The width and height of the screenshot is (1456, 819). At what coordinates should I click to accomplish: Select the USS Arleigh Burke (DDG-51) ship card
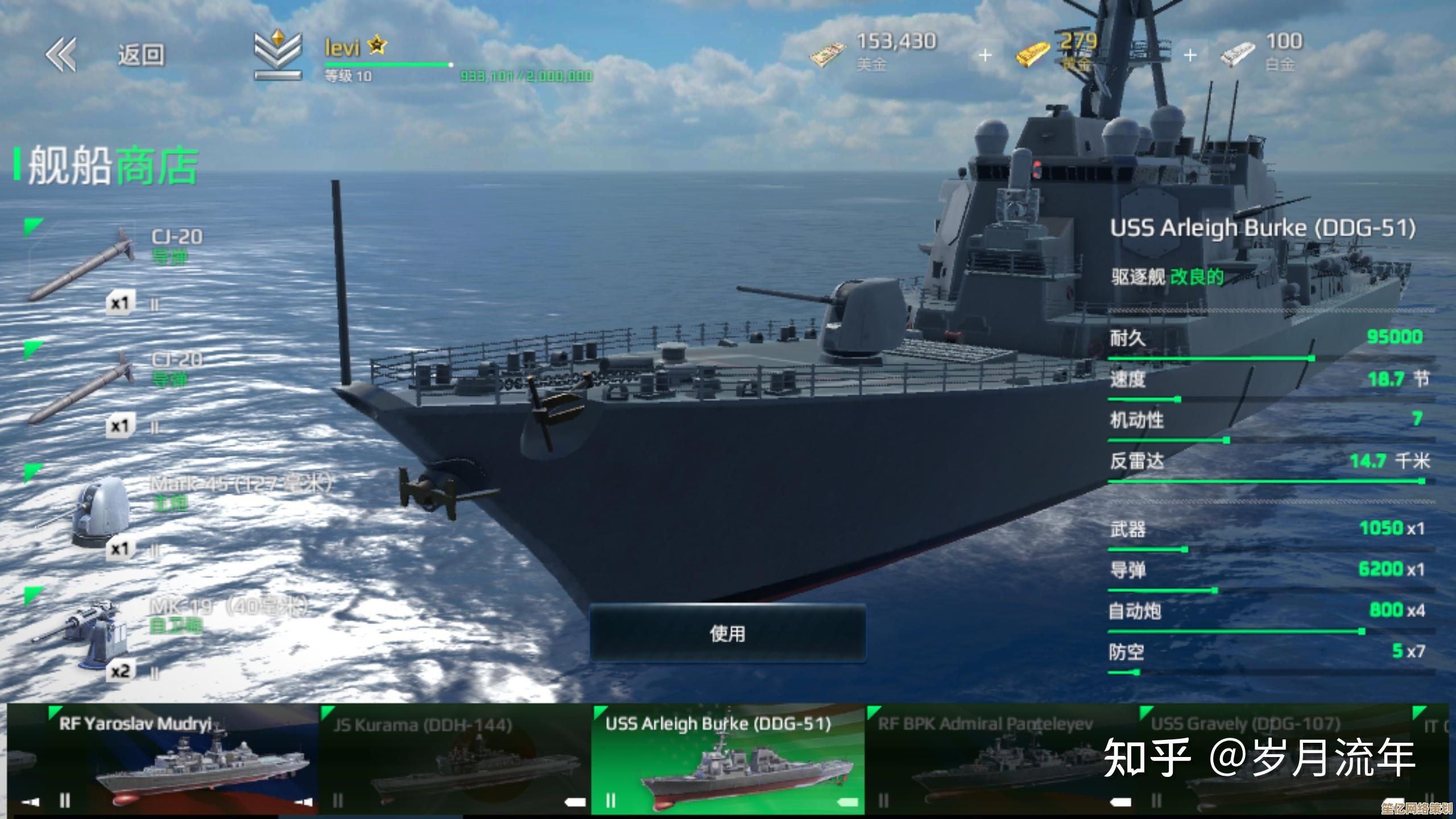[728, 759]
